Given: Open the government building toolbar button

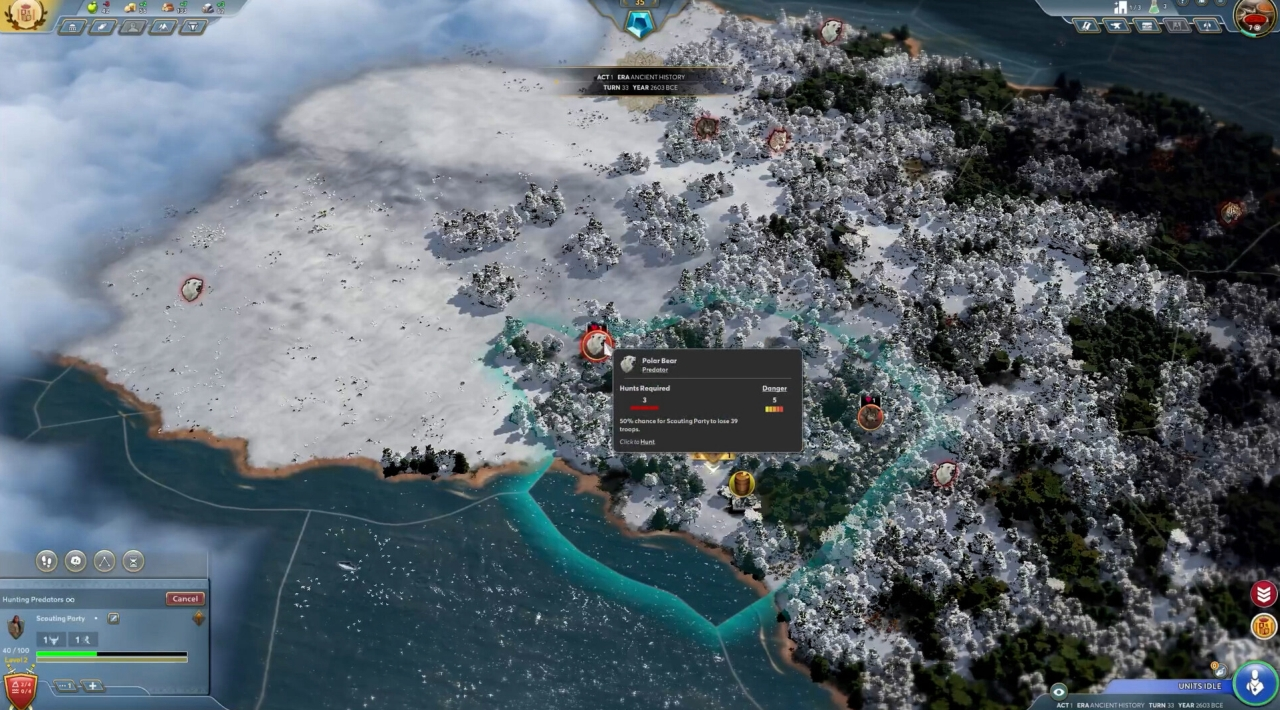Looking at the screenshot, I should coord(73,27).
